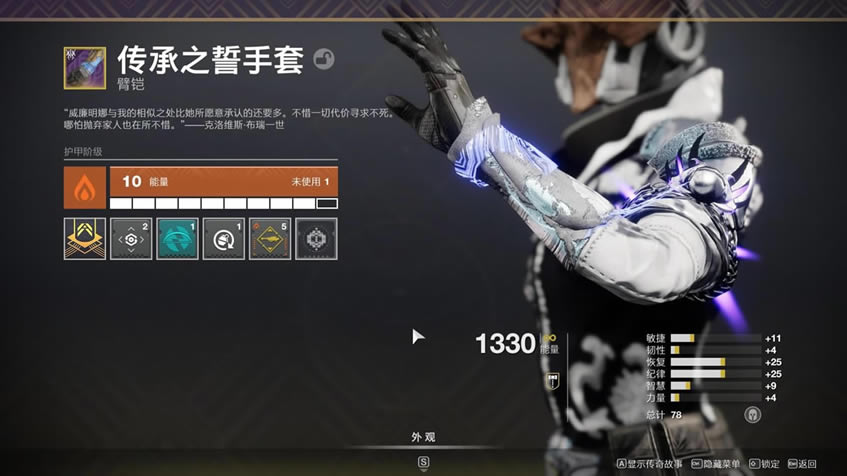Select the general armor mod costing 2
The width and height of the screenshot is (847, 476).
click(131, 239)
